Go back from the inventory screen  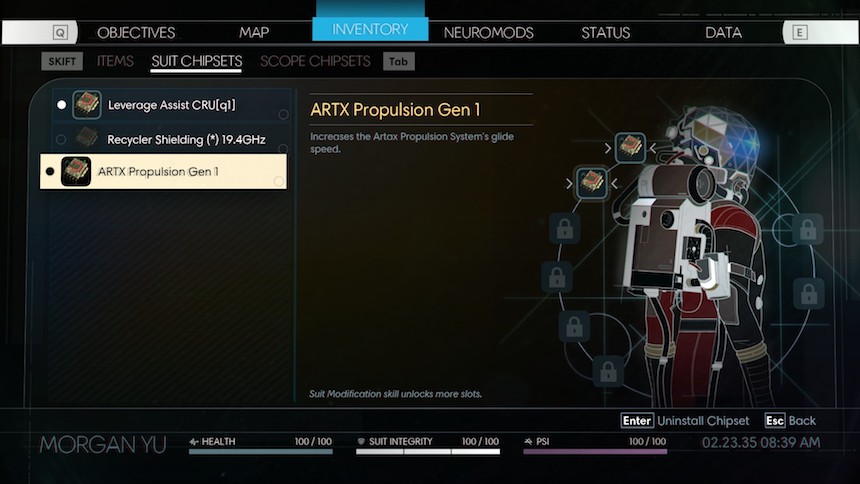pyautogui.click(x=790, y=421)
